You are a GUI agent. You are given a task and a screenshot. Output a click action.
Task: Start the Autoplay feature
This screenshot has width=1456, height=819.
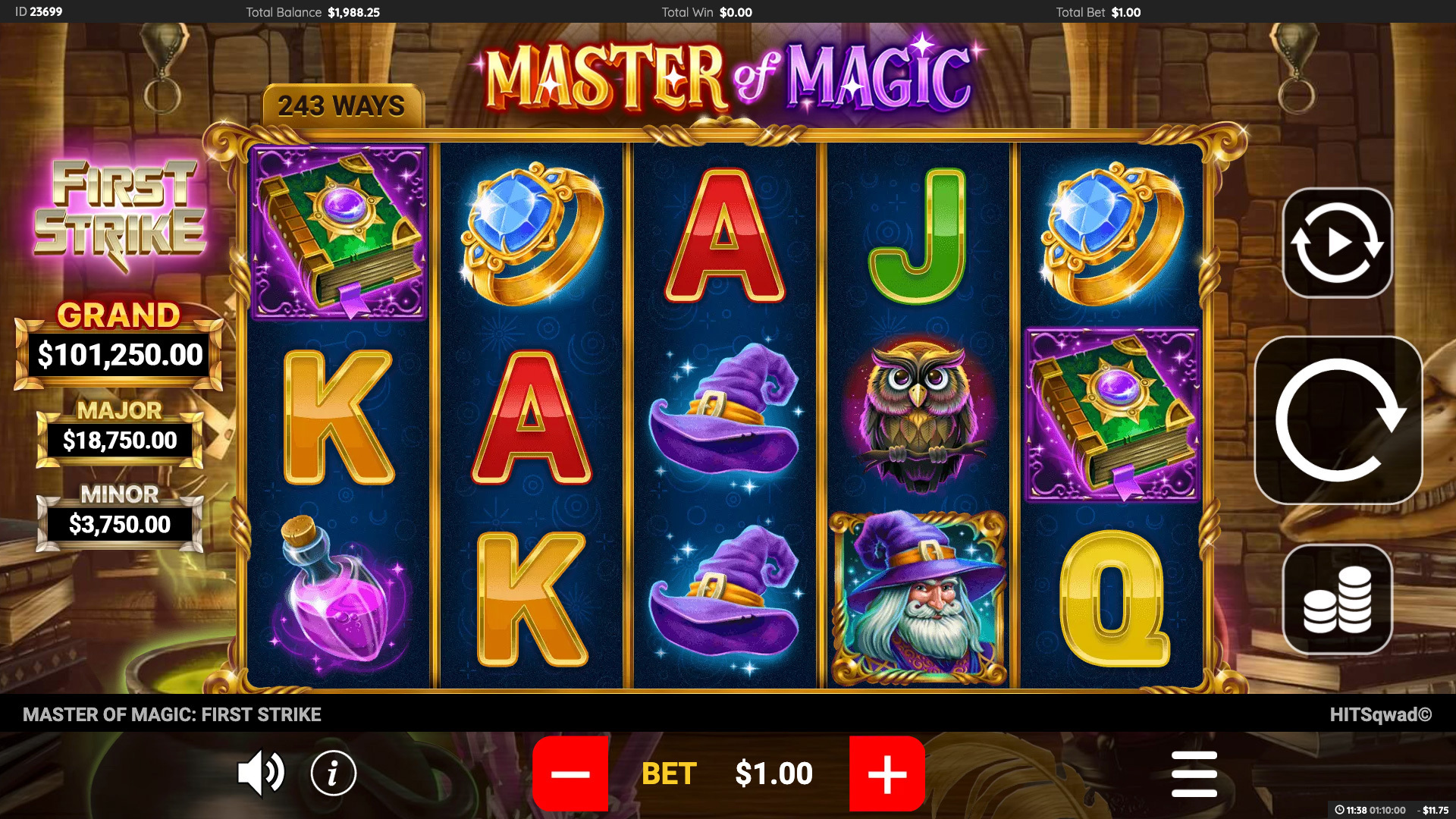1337,241
